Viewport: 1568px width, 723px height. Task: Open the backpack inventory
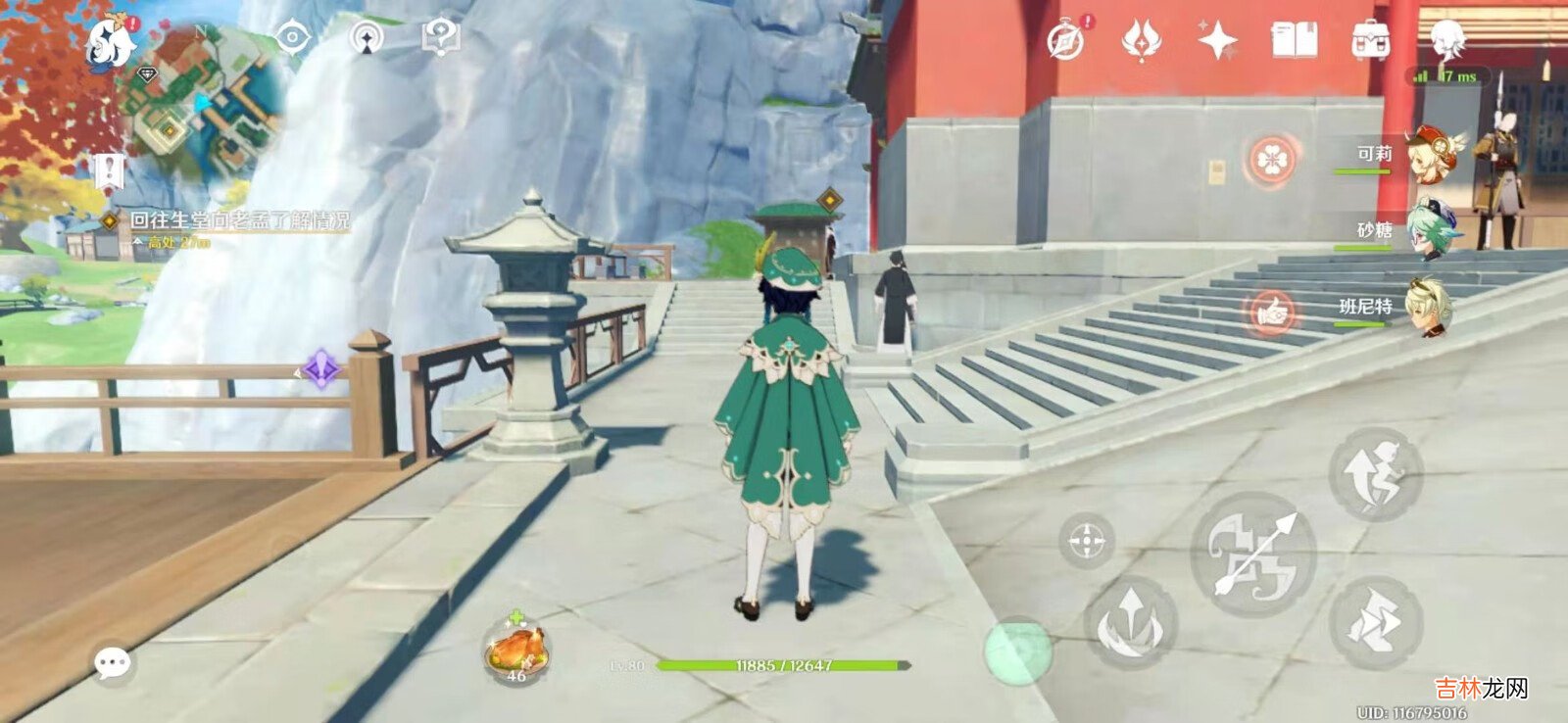tap(1370, 41)
